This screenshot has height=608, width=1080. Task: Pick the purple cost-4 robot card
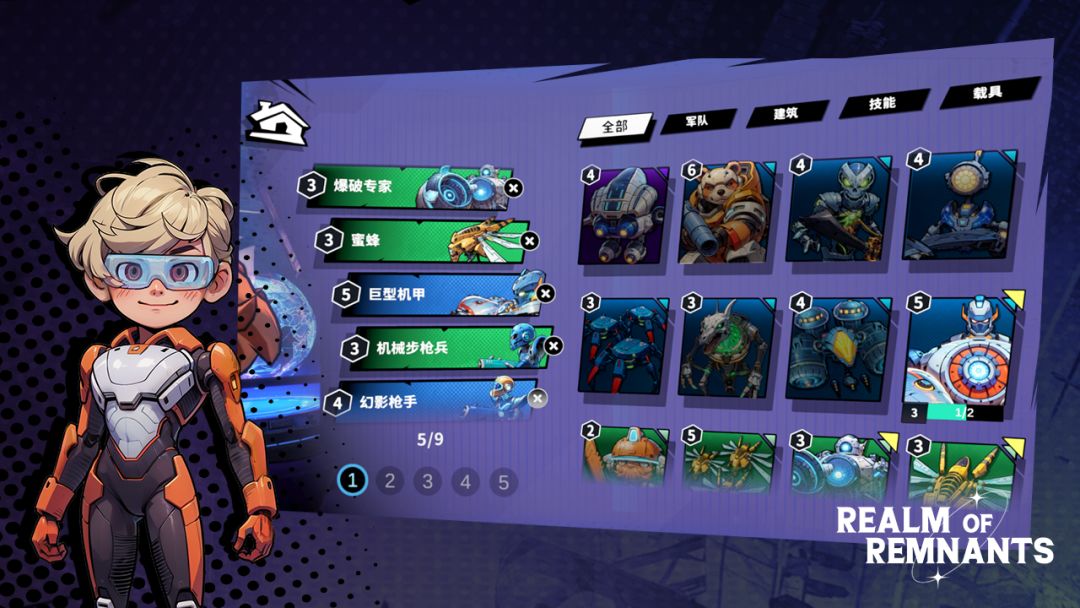tap(625, 219)
